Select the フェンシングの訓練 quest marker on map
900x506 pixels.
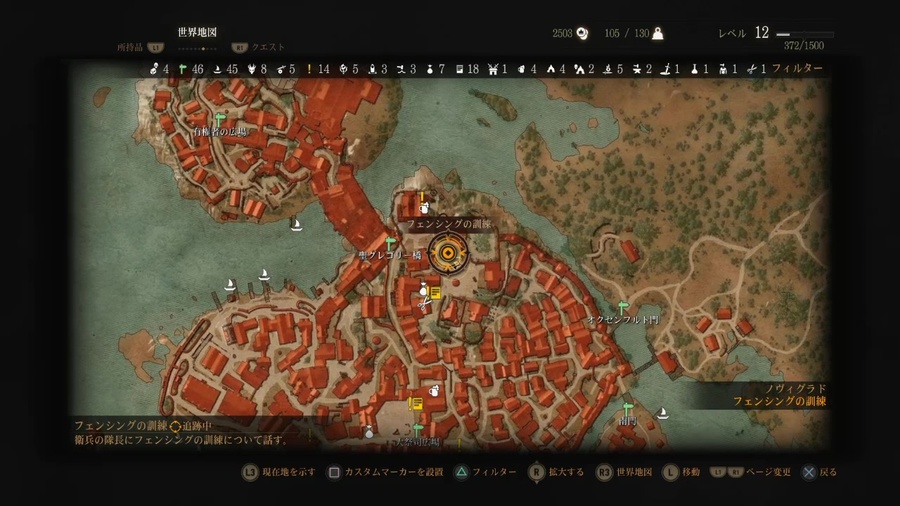pos(447,256)
